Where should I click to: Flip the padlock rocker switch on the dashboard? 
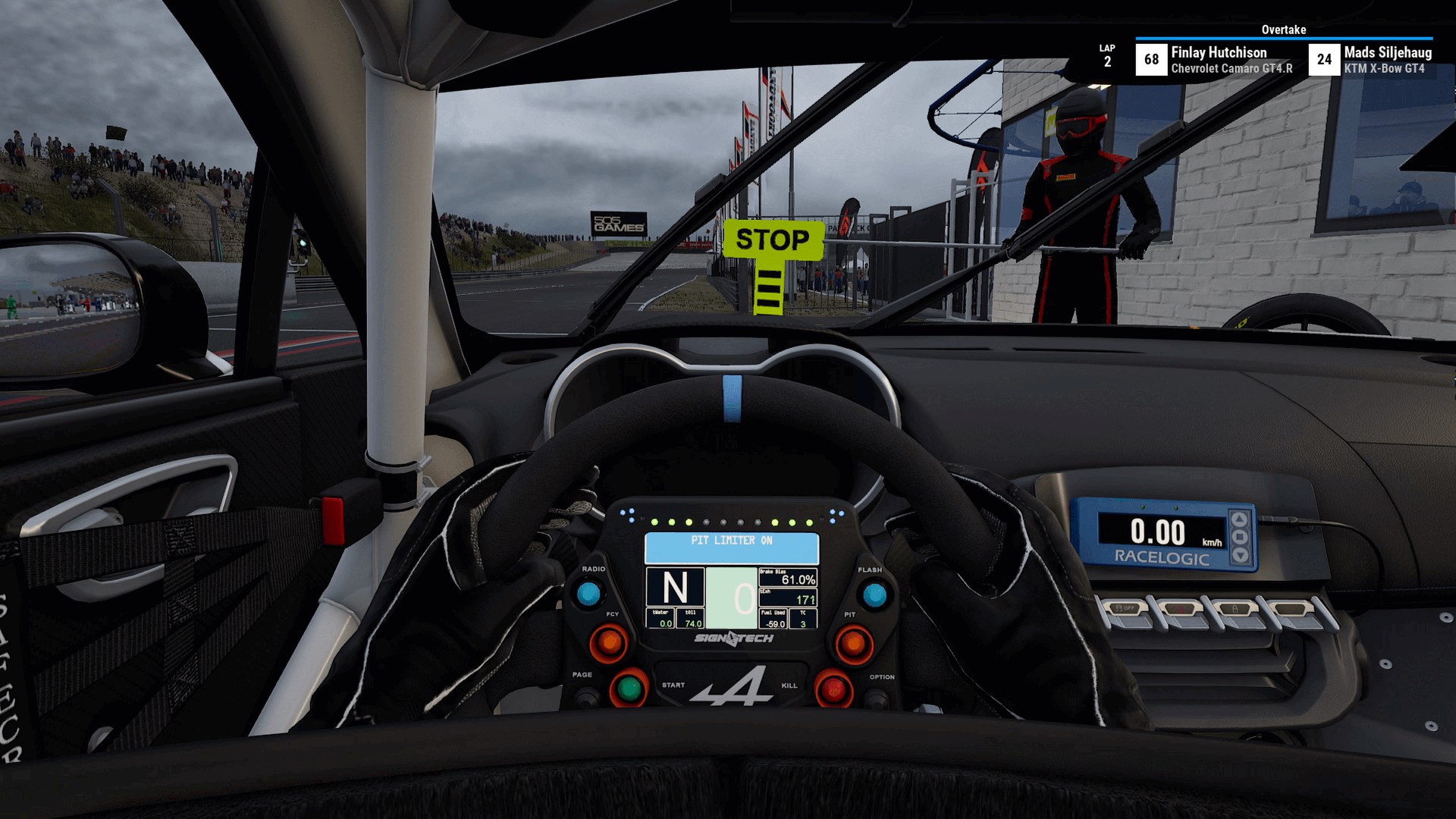pos(1235,609)
